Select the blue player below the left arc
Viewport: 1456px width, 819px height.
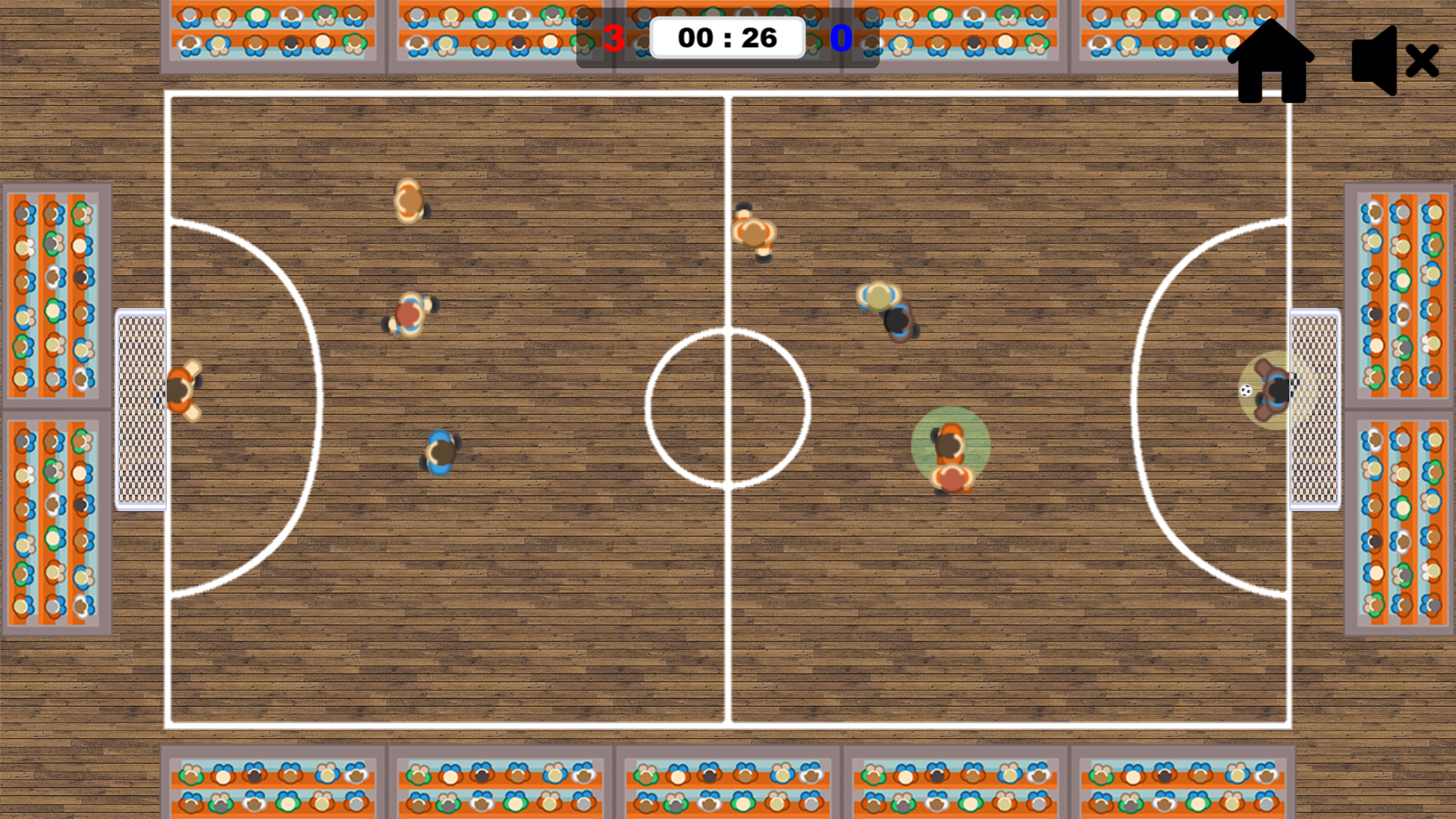(x=439, y=451)
